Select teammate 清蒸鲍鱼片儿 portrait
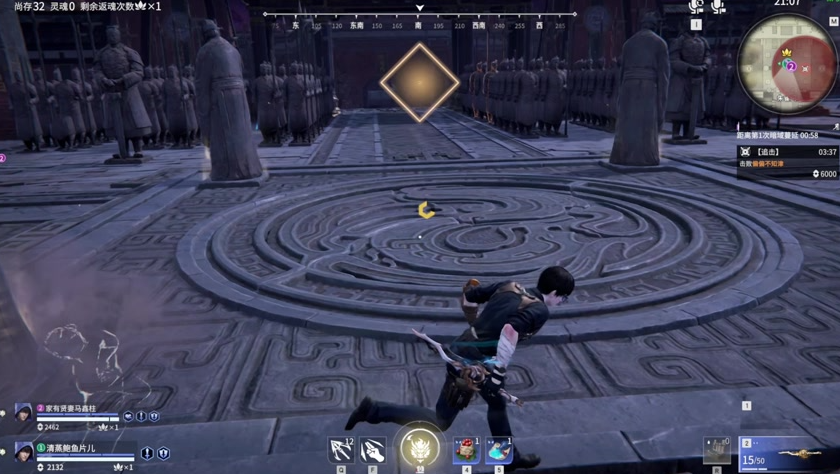The width and height of the screenshot is (840, 474). [x=23, y=452]
